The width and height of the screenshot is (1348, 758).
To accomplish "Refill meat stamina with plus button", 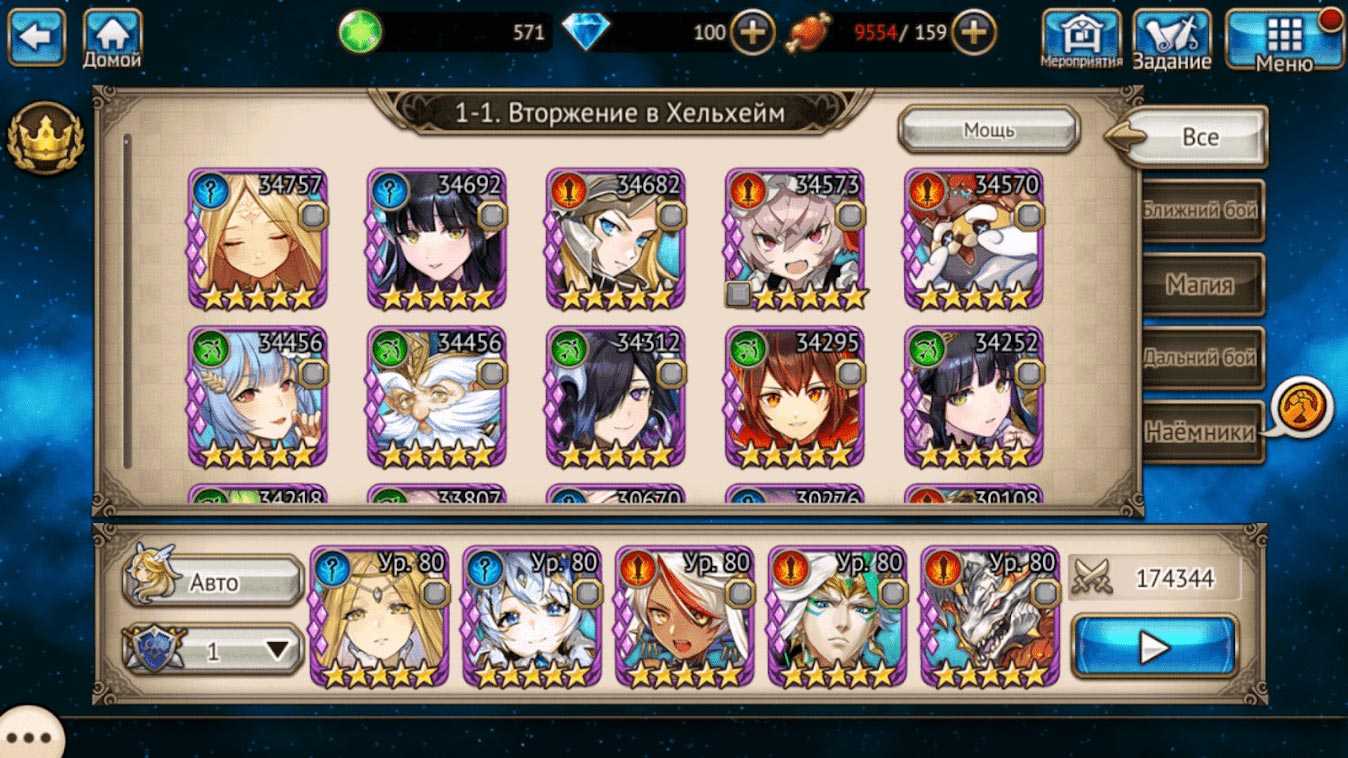I will coord(972,34).
